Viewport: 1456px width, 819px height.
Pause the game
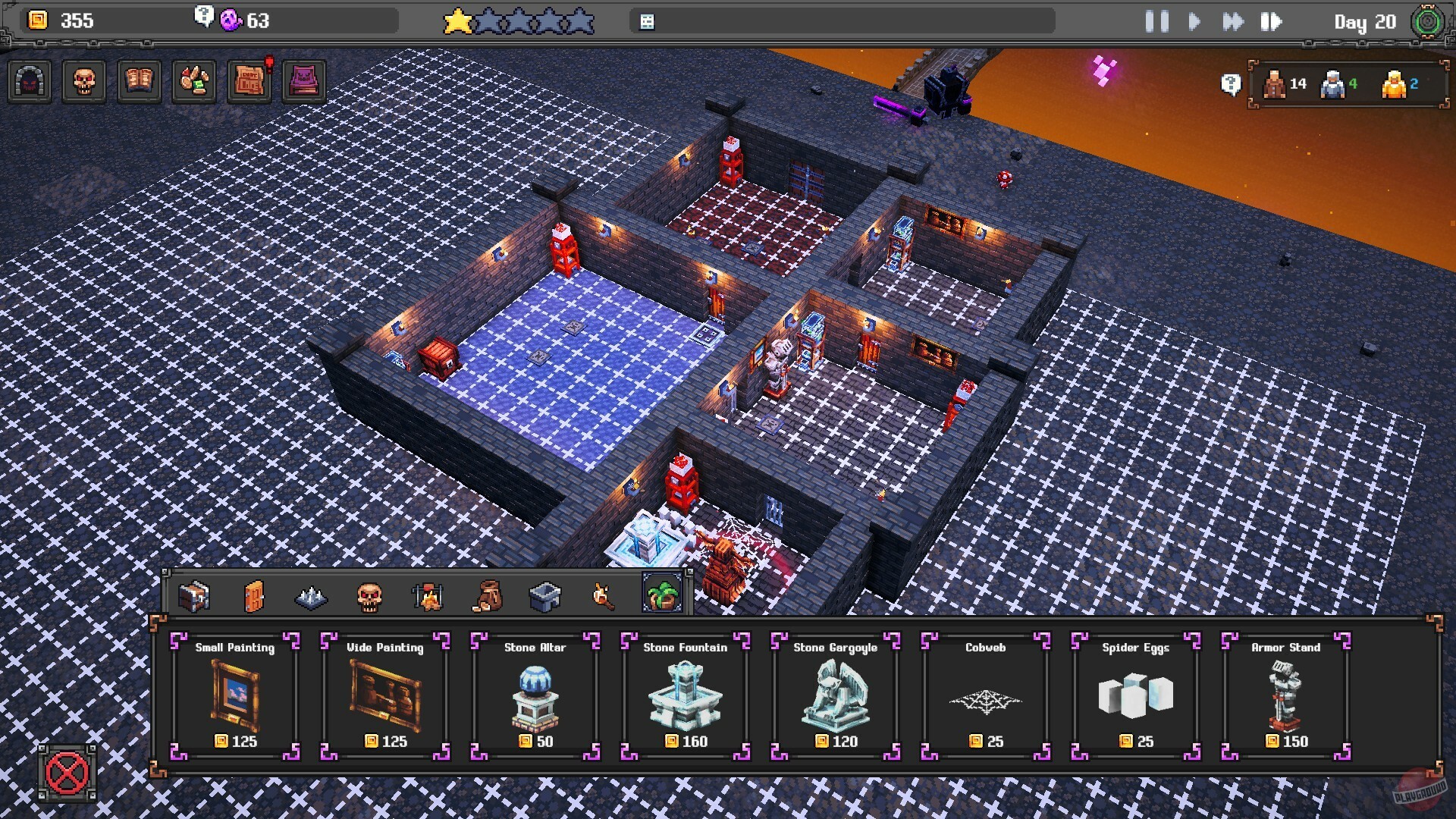(1156, 22)
